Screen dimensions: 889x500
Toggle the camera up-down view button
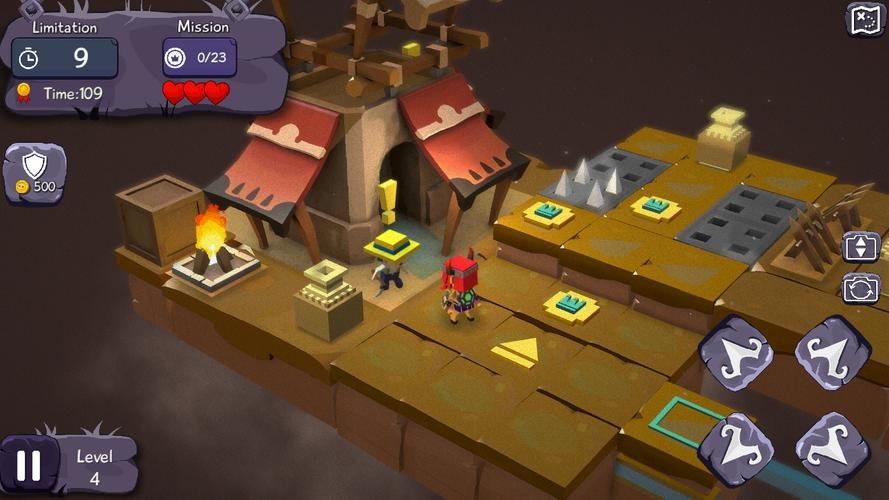point(861,246)
